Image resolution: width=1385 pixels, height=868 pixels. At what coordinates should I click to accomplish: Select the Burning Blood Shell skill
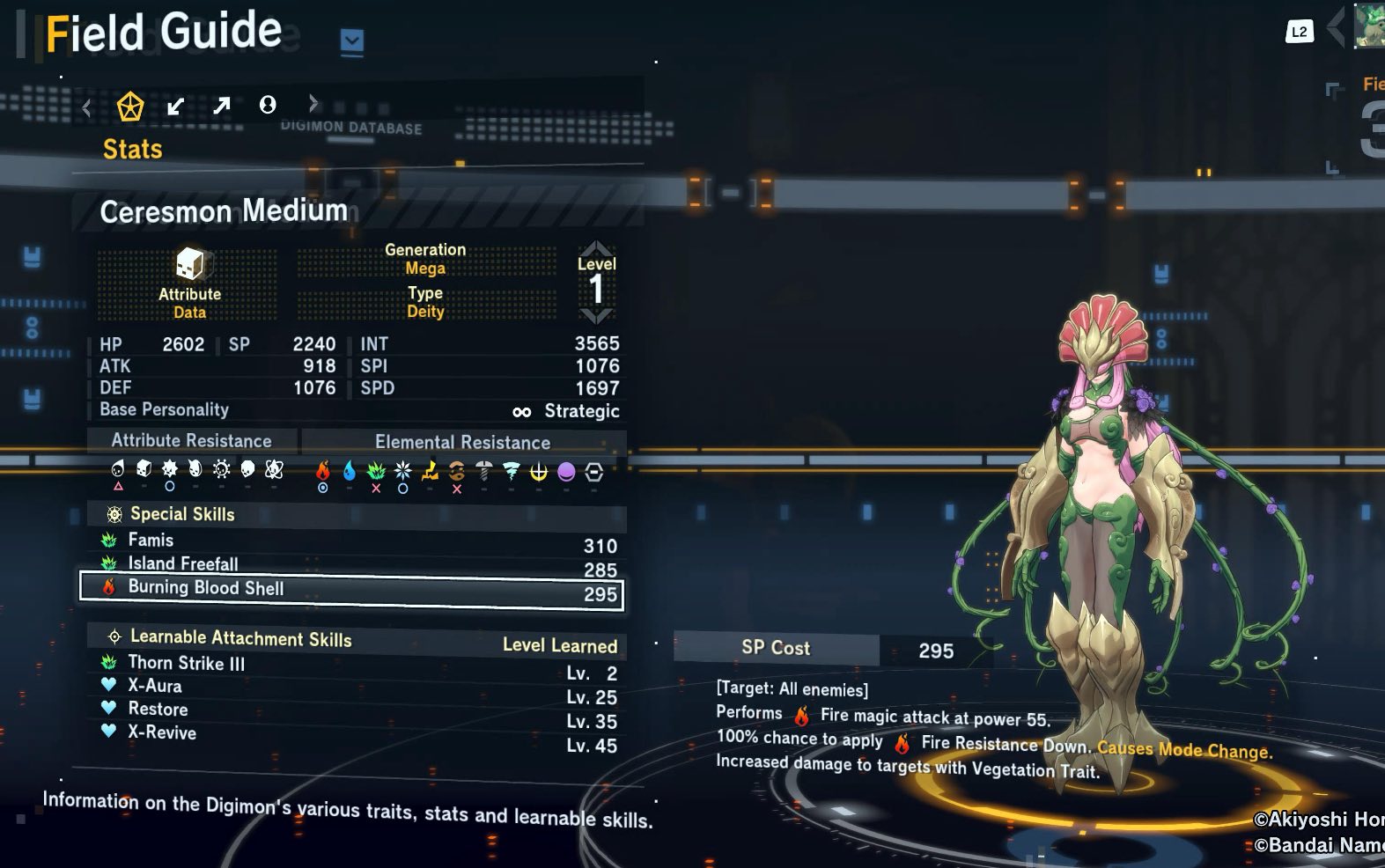pyautogui.click(x=351, y=591)
